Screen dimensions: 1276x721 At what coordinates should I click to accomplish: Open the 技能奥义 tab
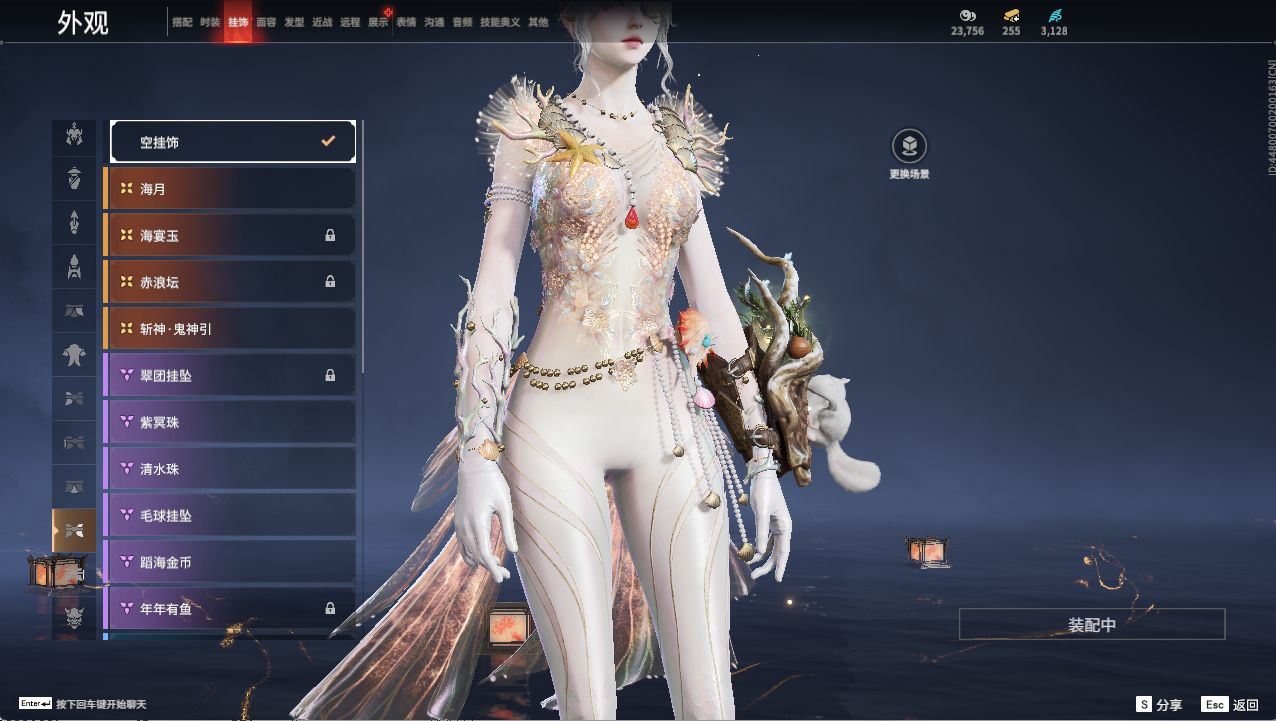500,22
